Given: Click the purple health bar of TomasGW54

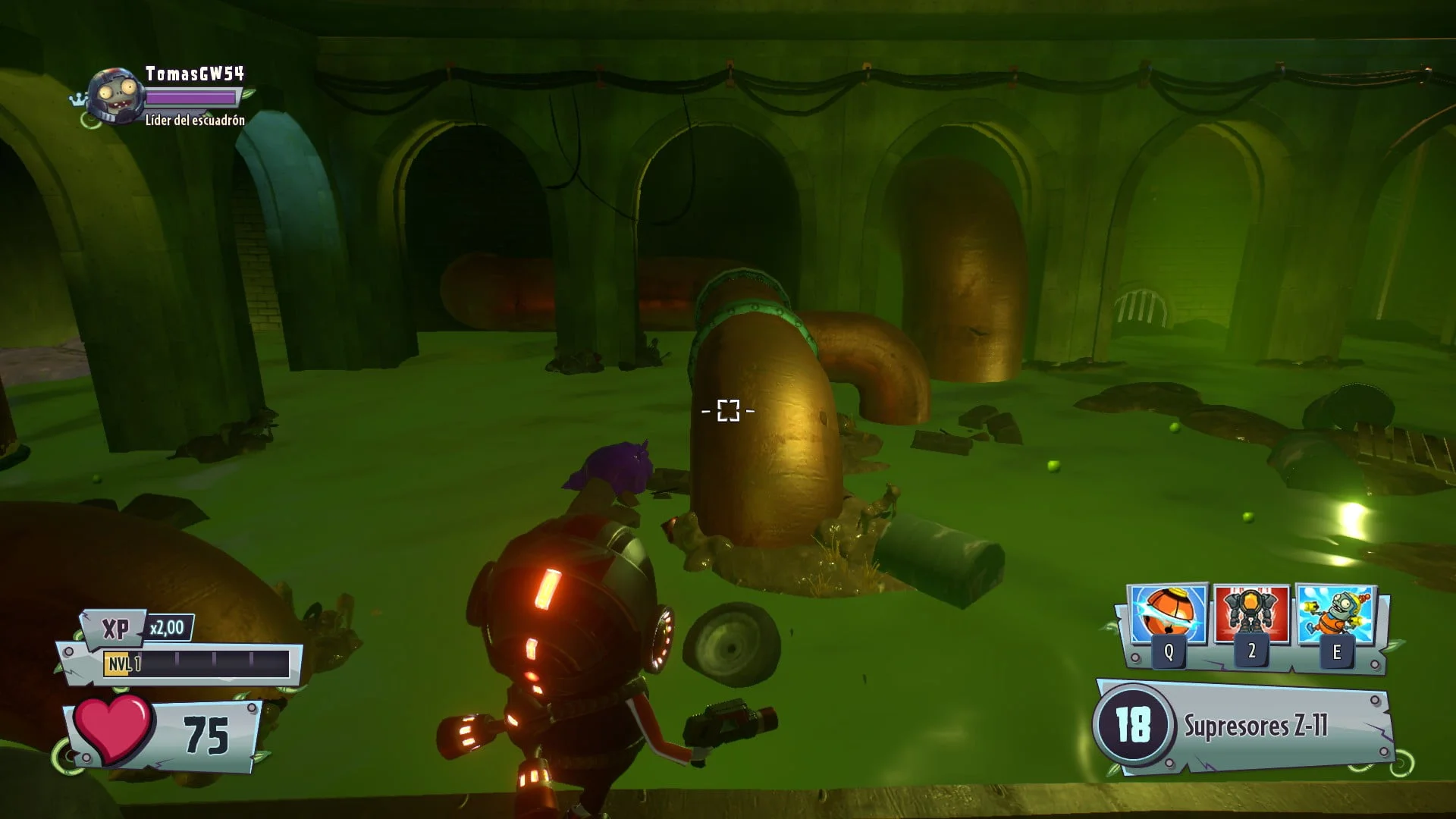Looking at the screenshot, I should pos(192,96).
